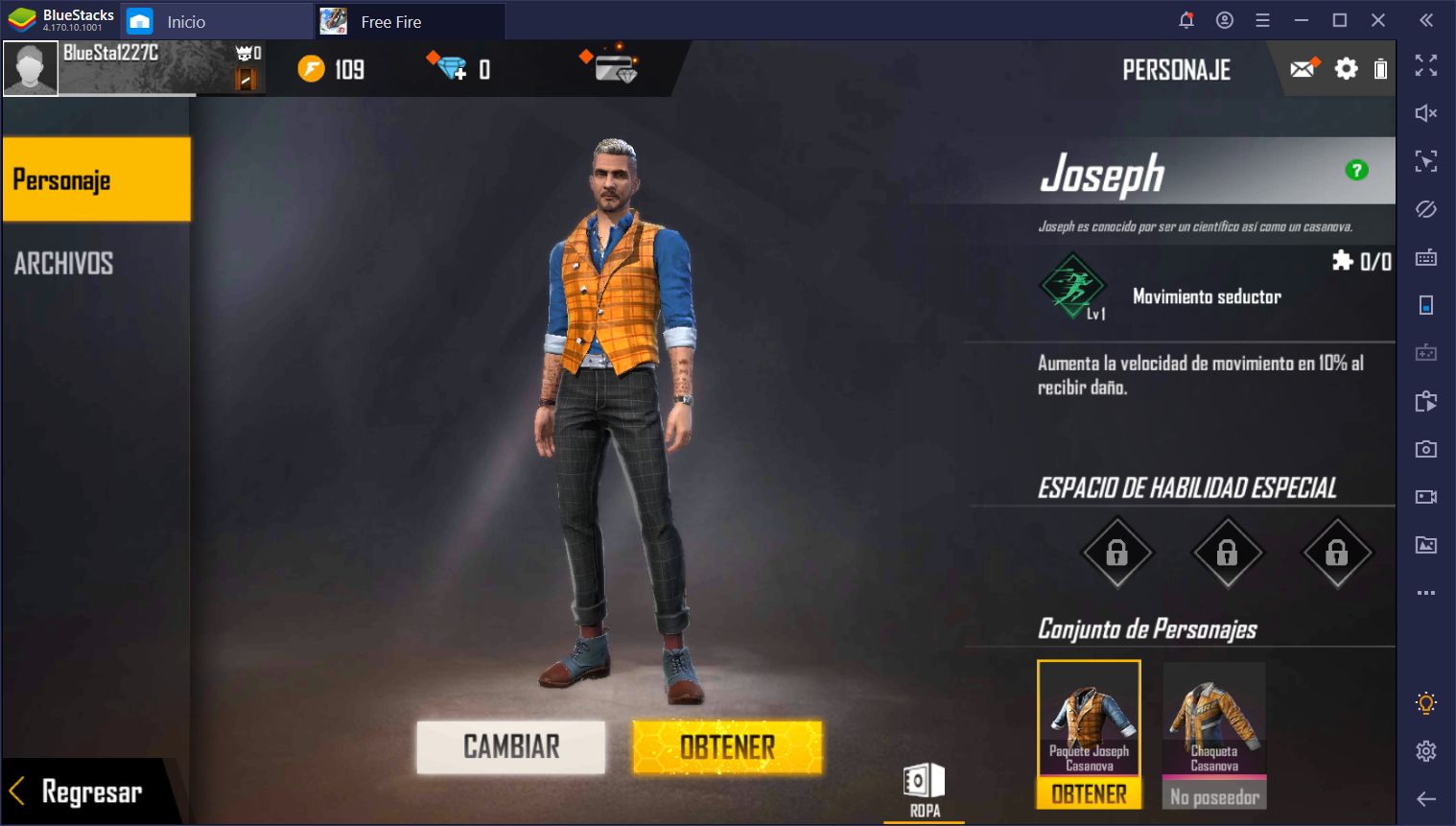
Task: Open the diamond card top-up icon
Action: pos(615,68)
